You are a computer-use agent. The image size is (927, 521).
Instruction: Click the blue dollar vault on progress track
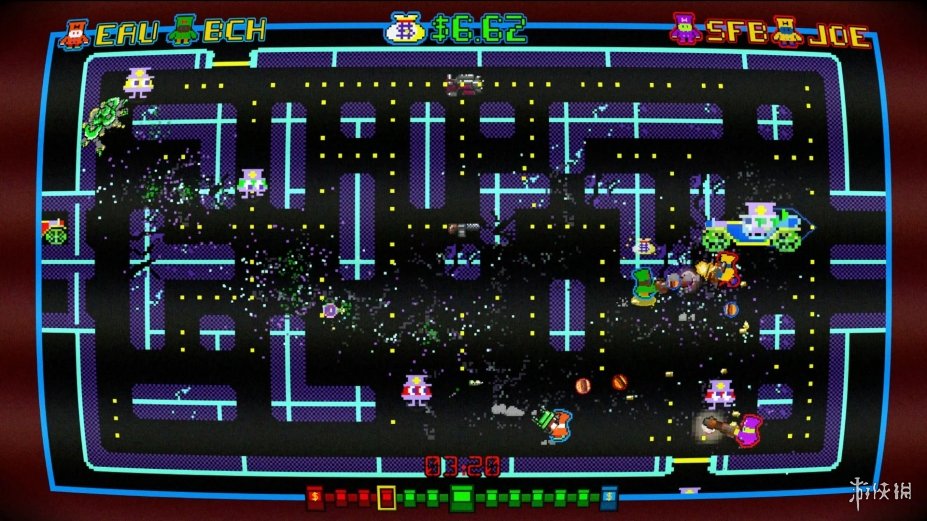(x=609, y=496)
